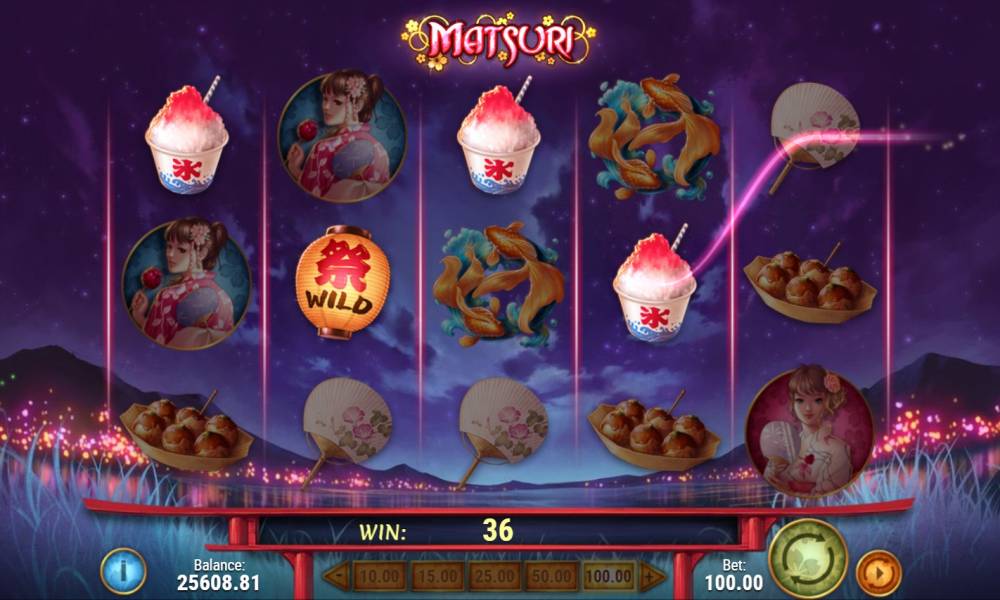Set the bet to 25.00
The height and width of the screenshot is (600, 1000).
click(494, 576)
